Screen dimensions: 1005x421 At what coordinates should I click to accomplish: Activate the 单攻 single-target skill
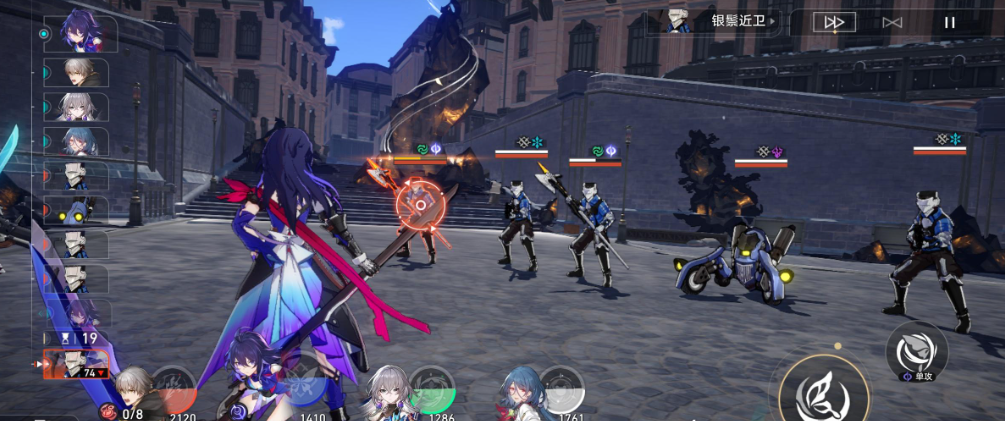[x=916, y=352]
